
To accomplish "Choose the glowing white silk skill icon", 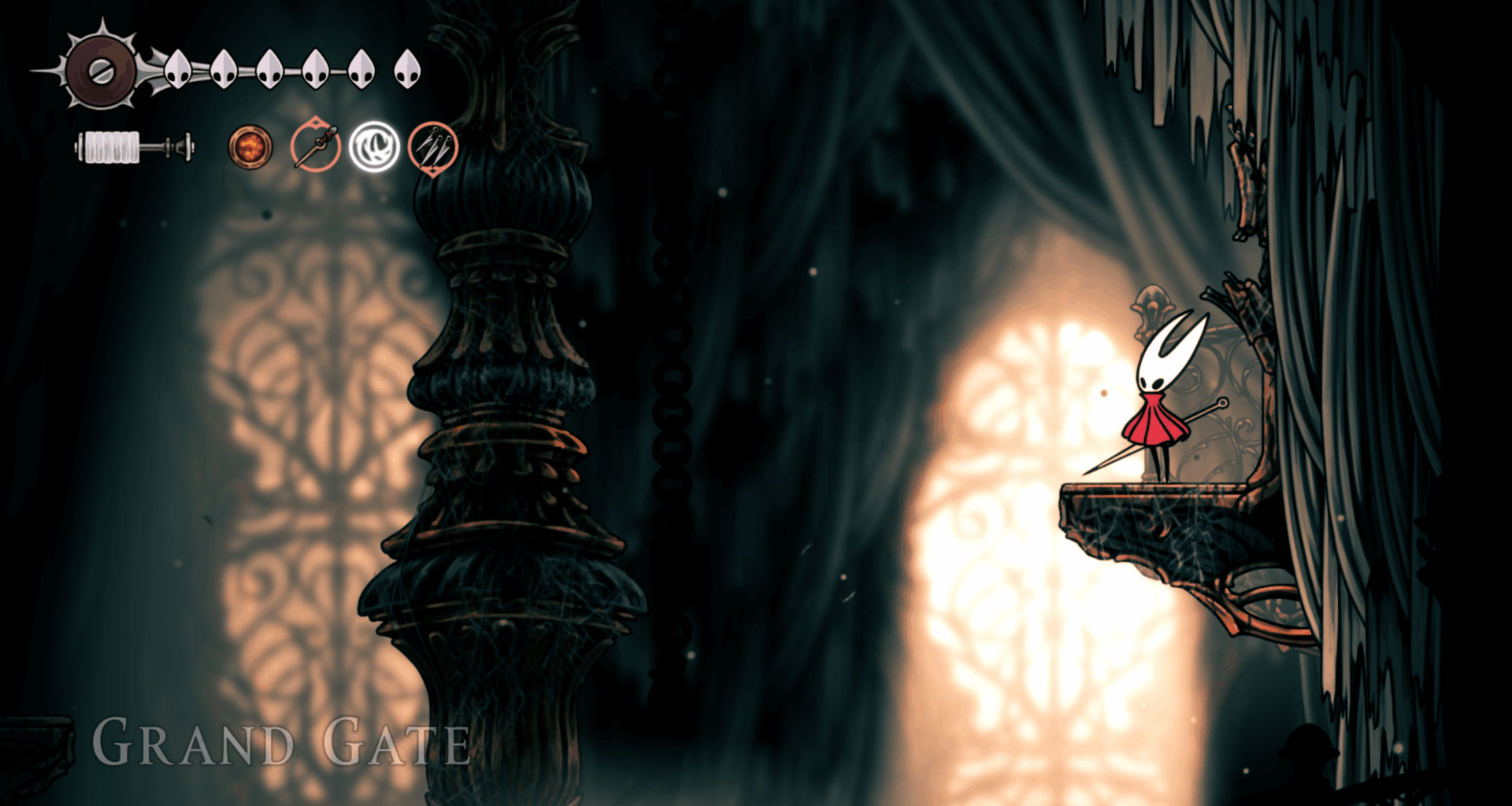I will click(374, 147).
